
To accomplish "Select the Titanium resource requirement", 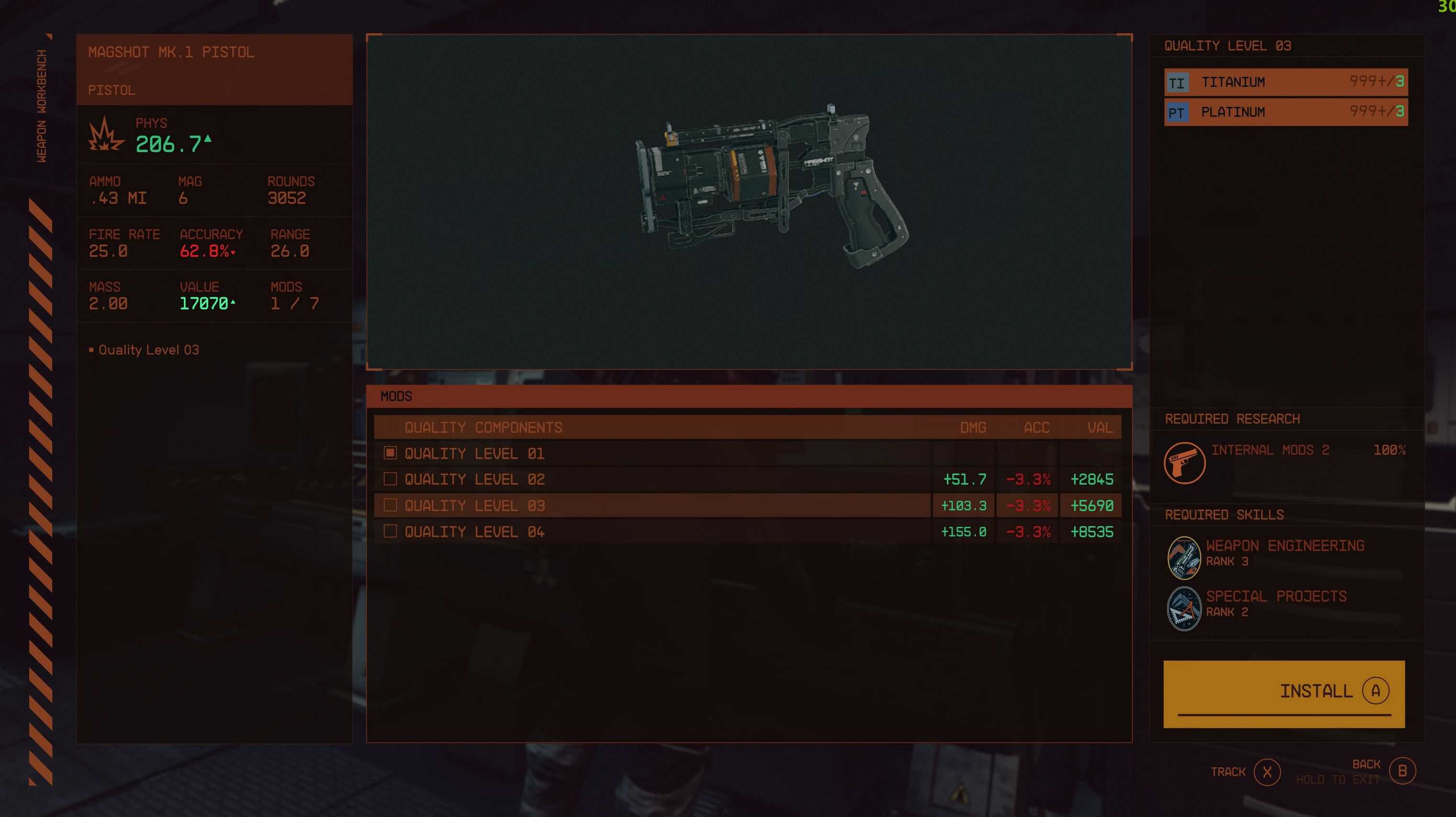I will [1285, 82].
